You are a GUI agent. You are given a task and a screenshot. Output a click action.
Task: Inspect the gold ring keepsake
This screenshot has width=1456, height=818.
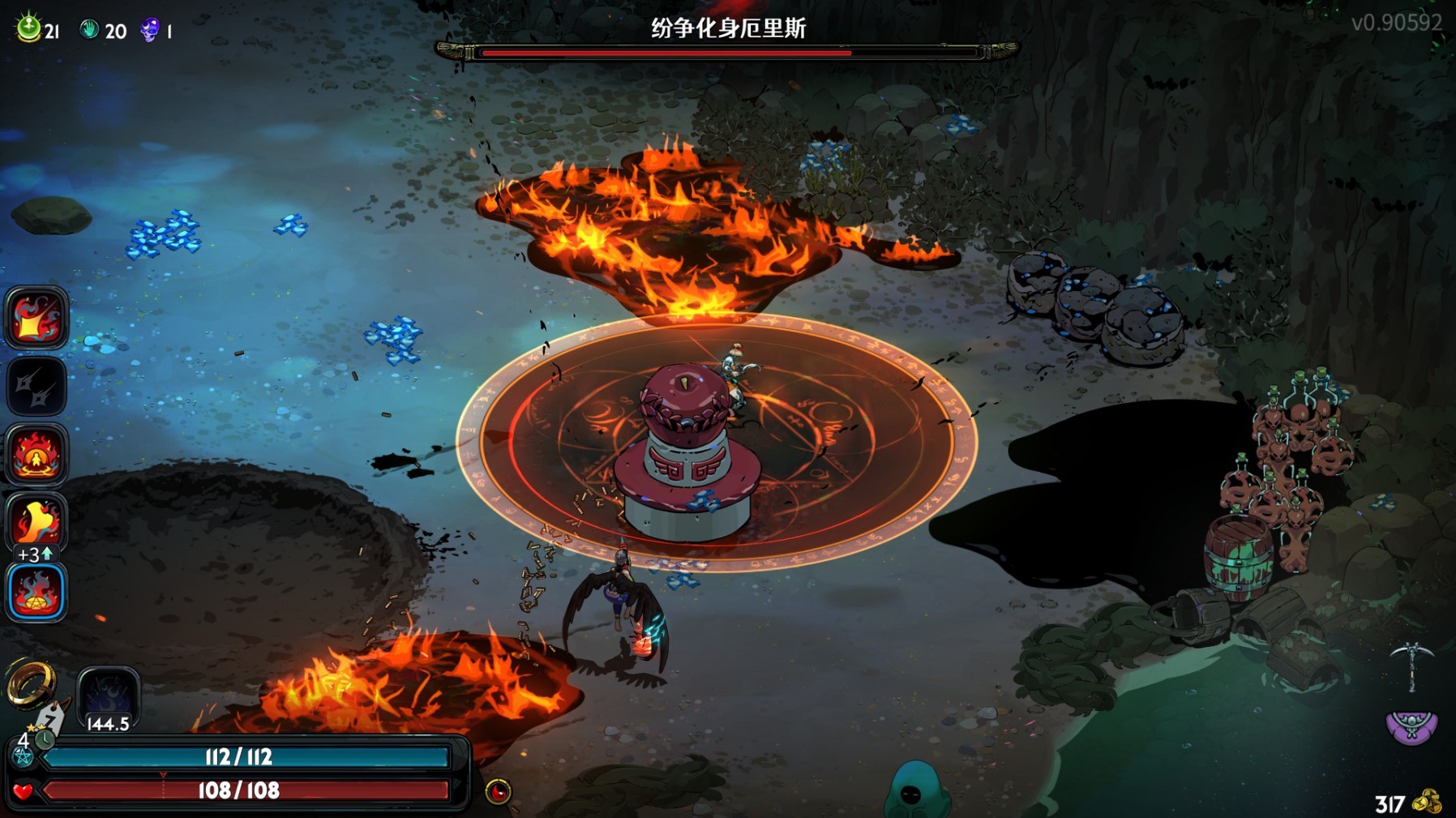coord(31,683)
